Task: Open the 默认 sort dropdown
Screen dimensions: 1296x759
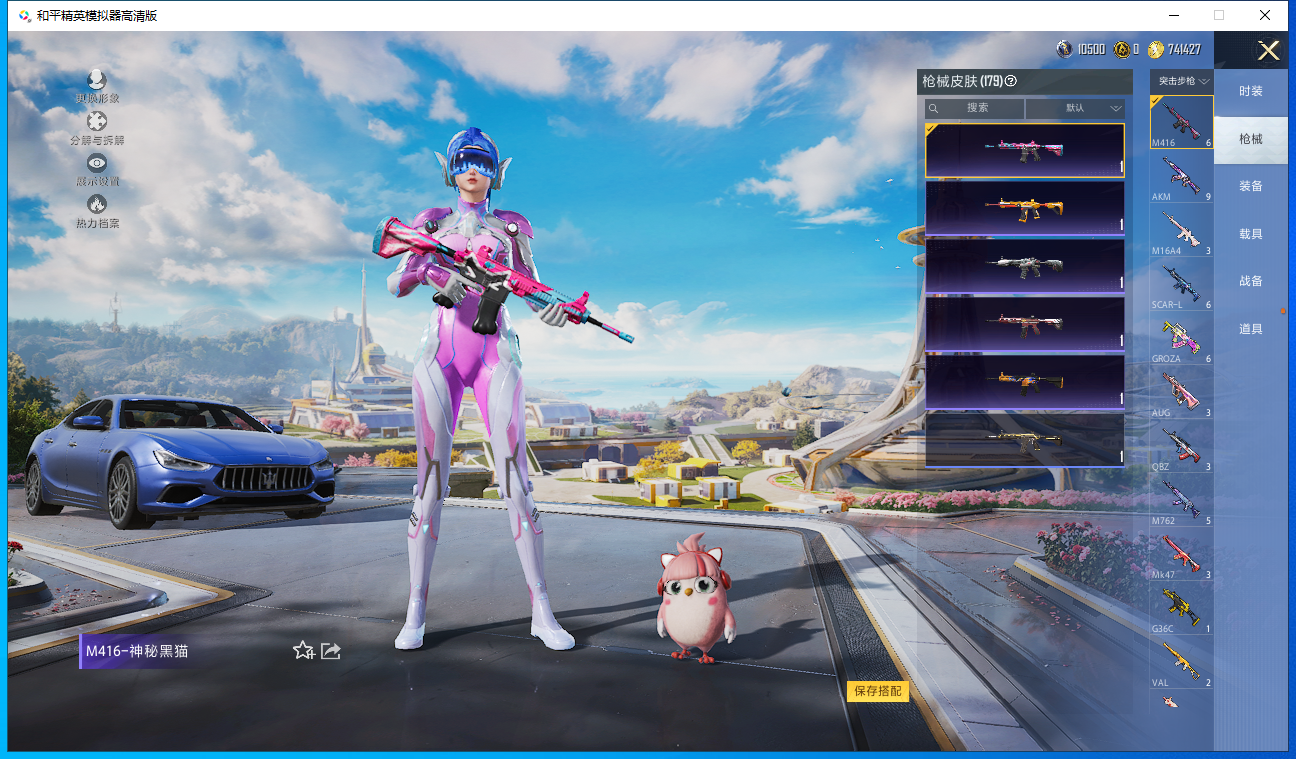Action: pyautogui.click(x=1075, y=108)
